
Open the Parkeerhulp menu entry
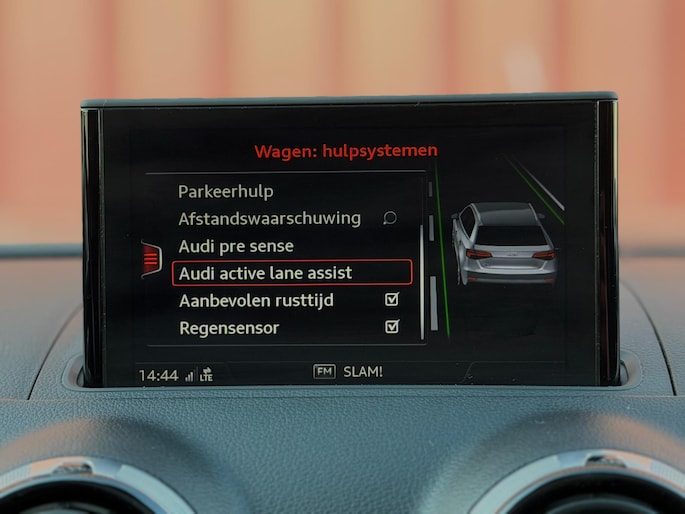click(x=225, y=191)
